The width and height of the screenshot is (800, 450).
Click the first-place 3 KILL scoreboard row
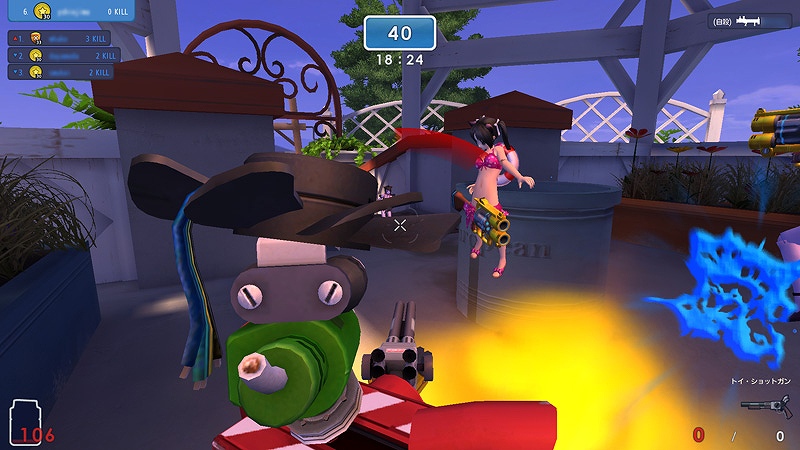(61, 38)
